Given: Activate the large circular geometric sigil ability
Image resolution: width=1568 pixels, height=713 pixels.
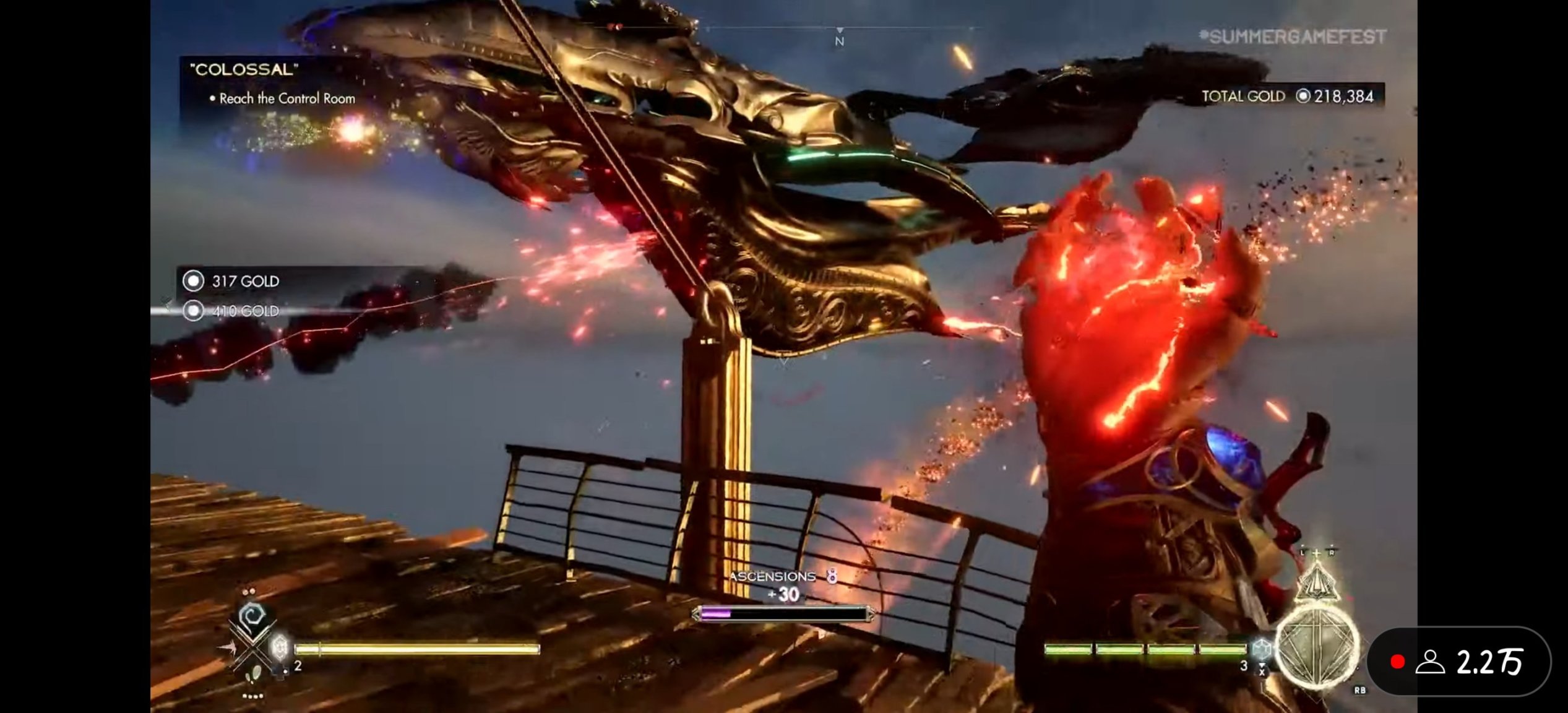Looking at the screenshot, I should (1317, 647).
